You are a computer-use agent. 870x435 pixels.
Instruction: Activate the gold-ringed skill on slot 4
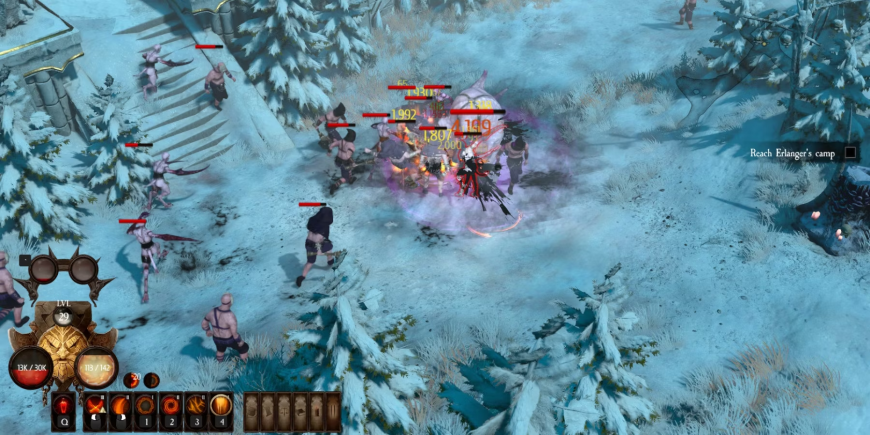tap(221, 407)
